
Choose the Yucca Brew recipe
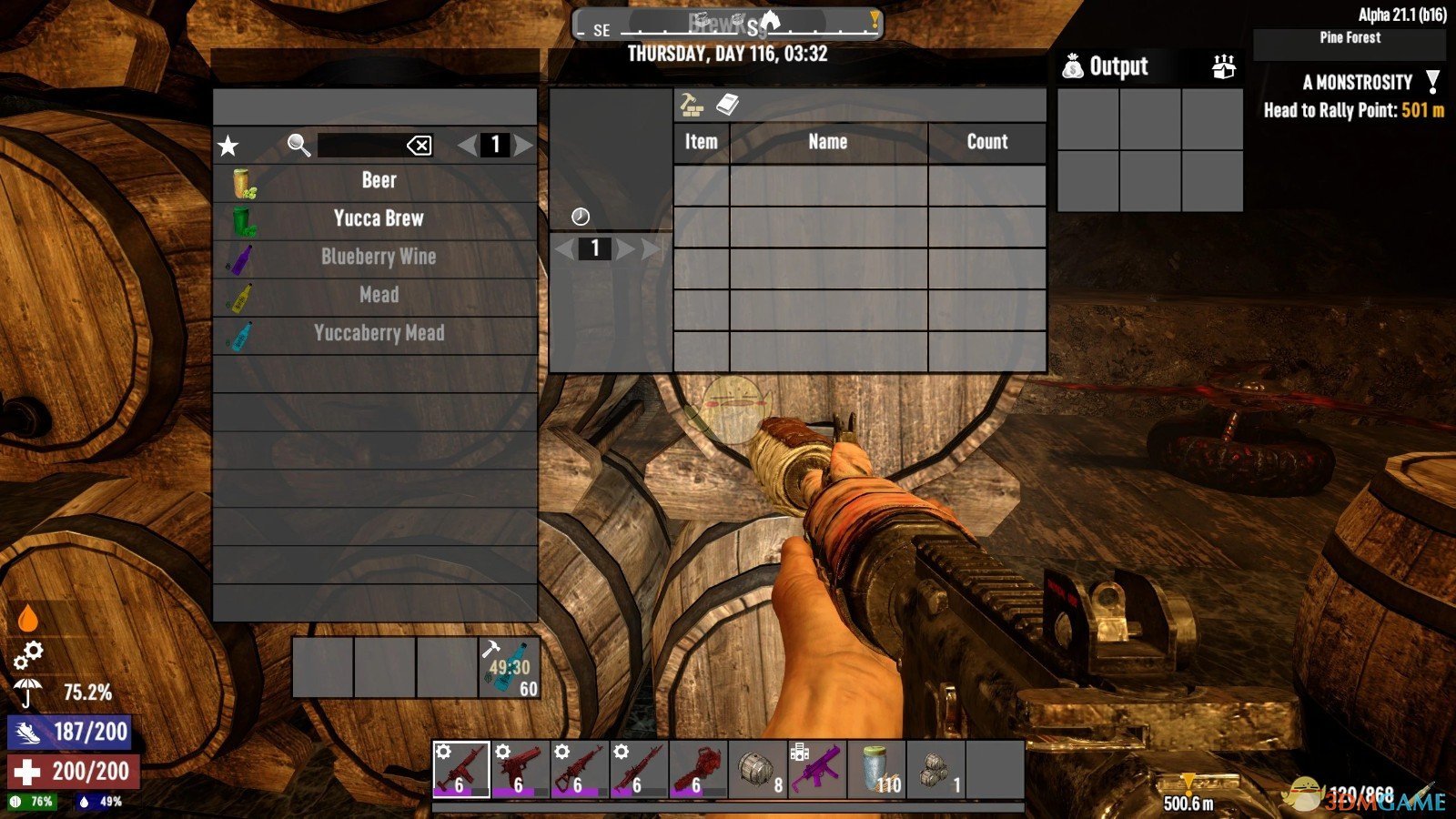click(378, 218)
